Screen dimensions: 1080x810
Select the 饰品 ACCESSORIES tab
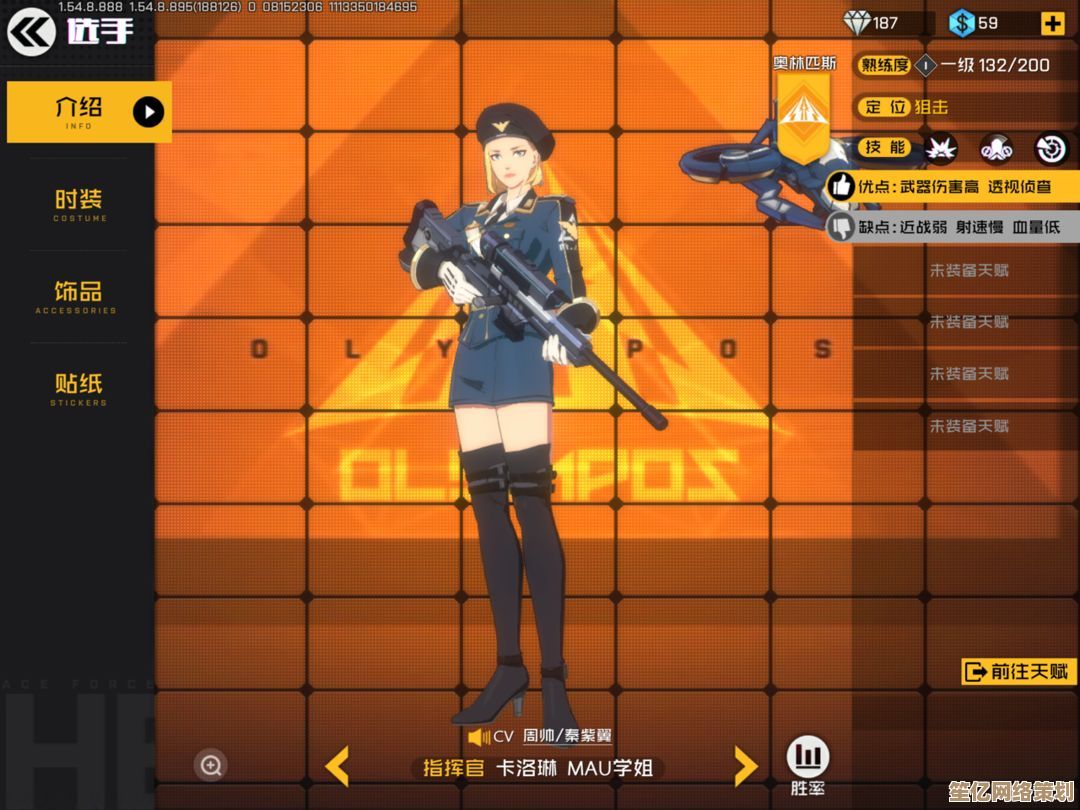77,295
